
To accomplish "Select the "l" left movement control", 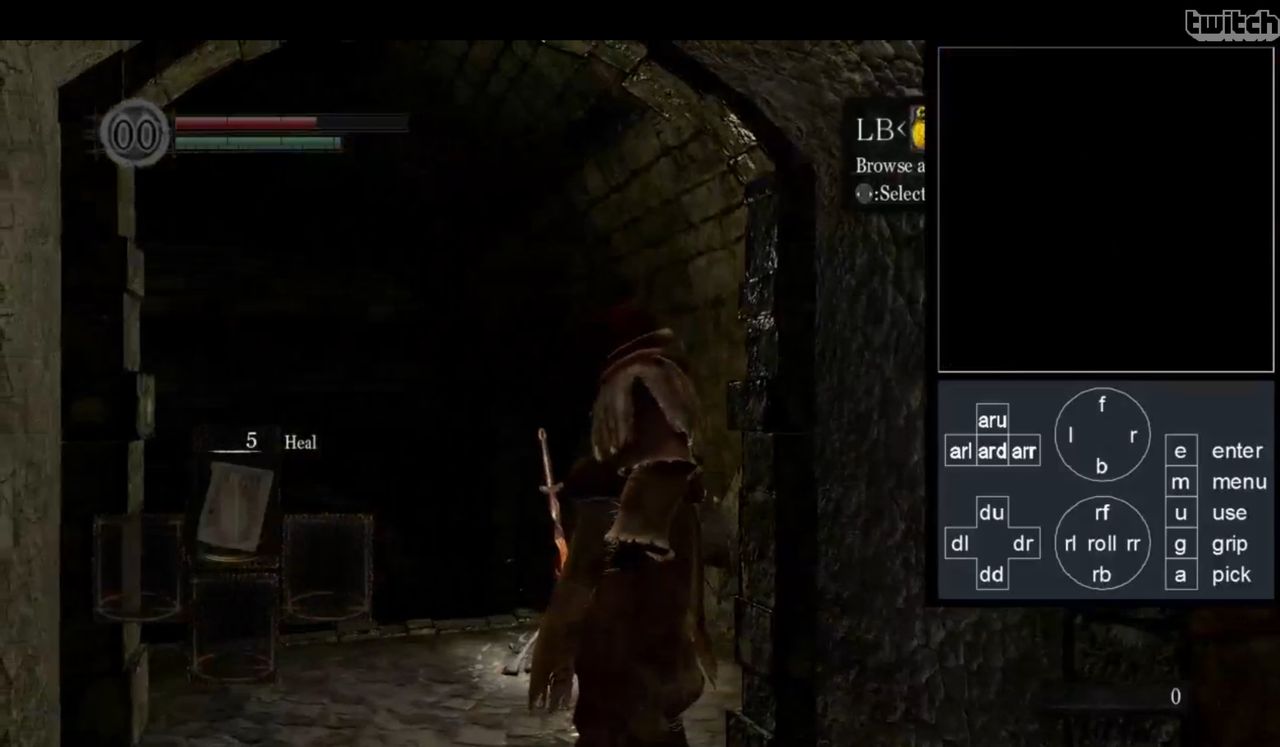I will coord(1072,435).
